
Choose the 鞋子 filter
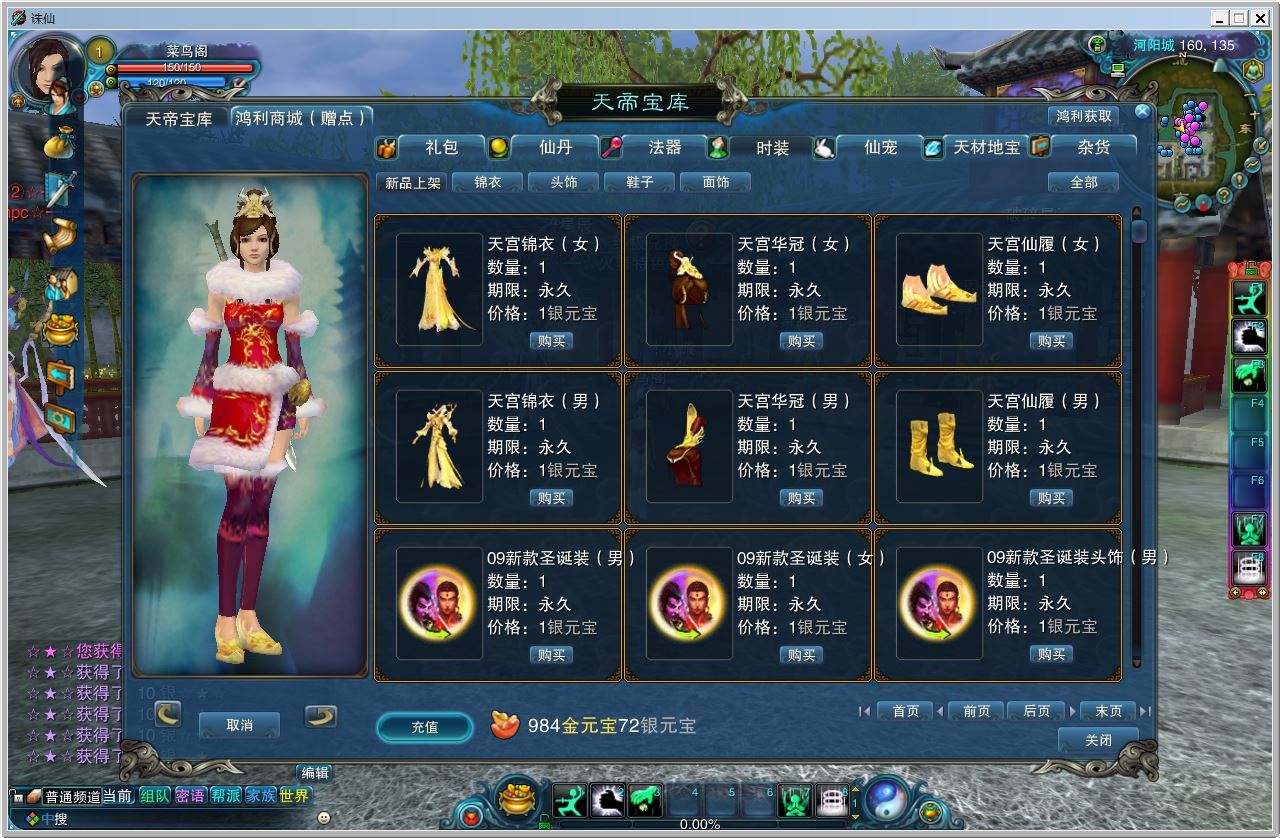[x=640, y=182]
